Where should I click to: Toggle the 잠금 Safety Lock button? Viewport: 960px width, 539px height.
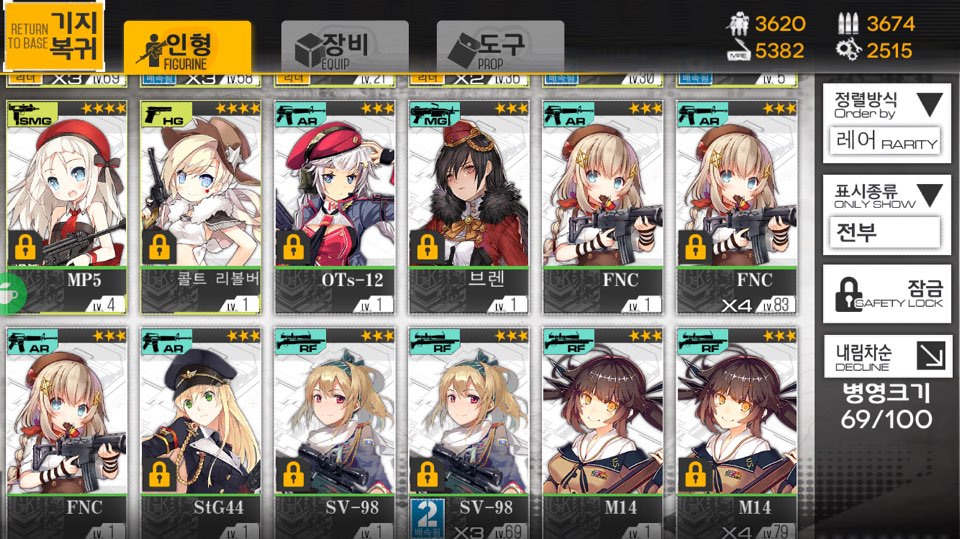pyautogui.click(x=886, y=293)
